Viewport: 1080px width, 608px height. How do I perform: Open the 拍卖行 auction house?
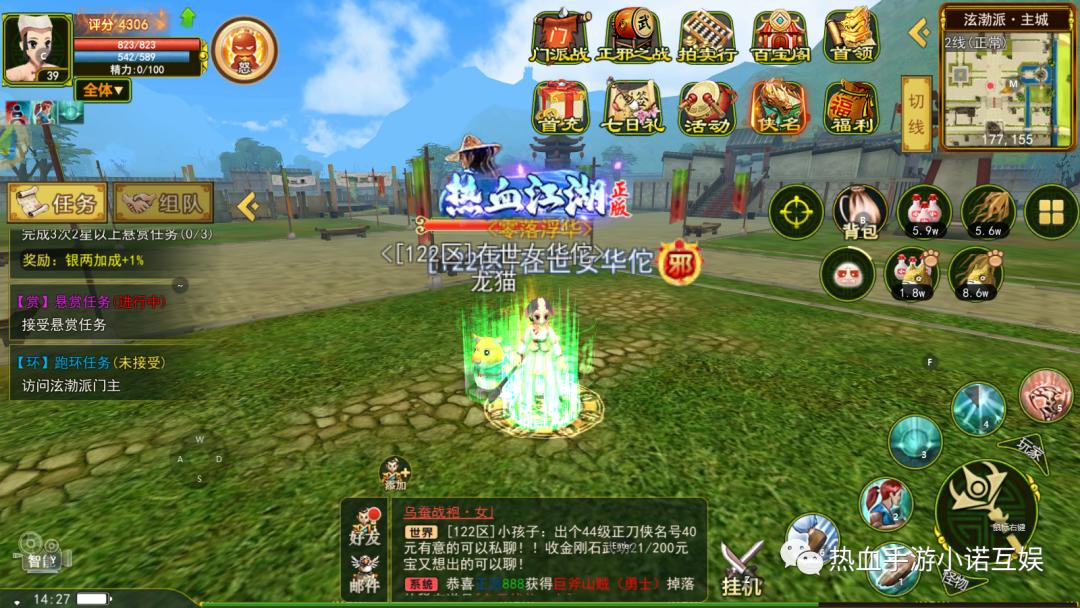tap(707, 37)
